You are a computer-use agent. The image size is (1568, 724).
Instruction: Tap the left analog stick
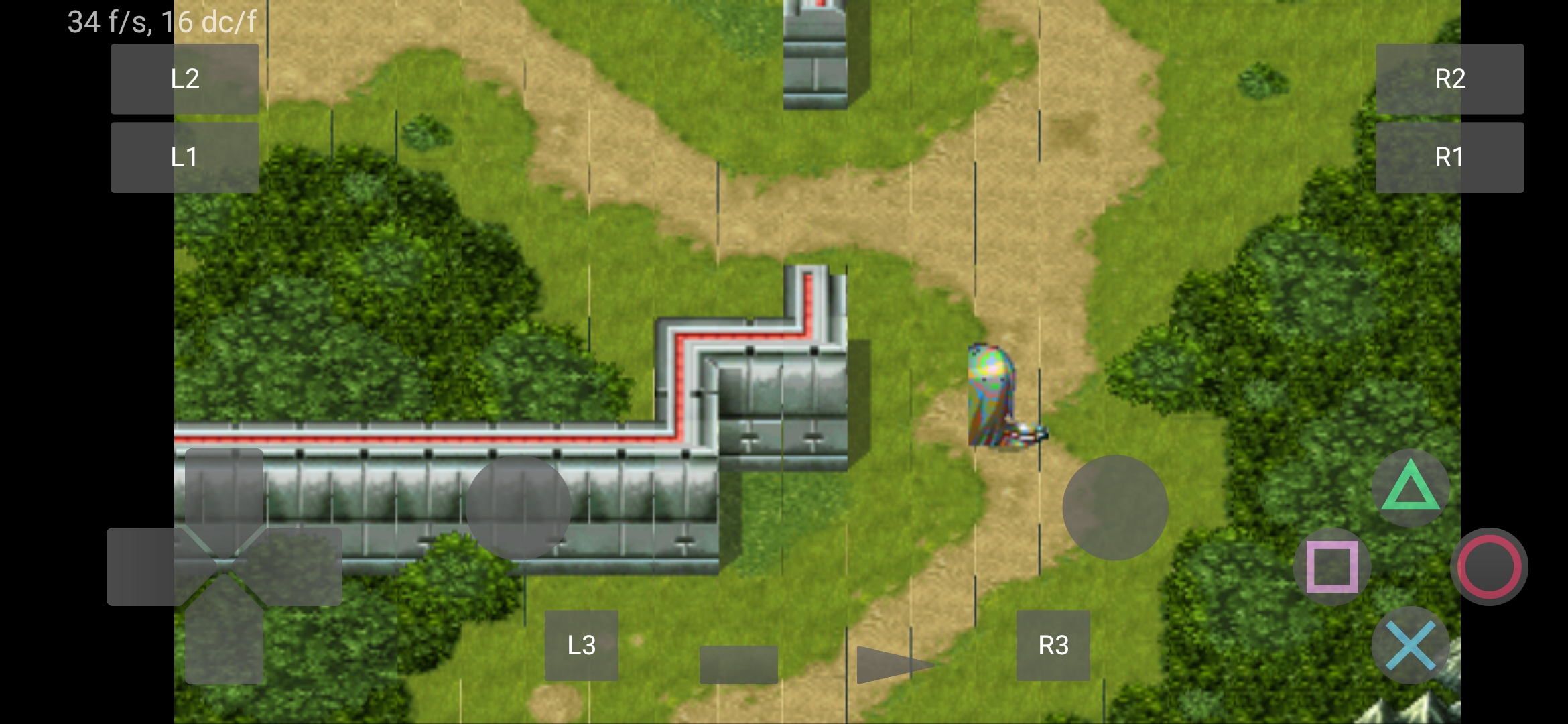click(x=519, y=506)
